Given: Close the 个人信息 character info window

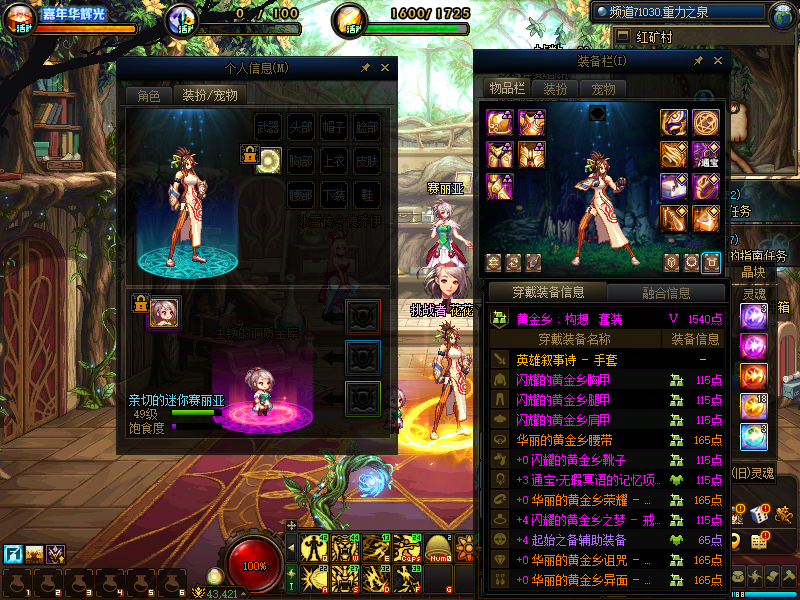Looking at the screenshot, I should [x=386, y=68].
